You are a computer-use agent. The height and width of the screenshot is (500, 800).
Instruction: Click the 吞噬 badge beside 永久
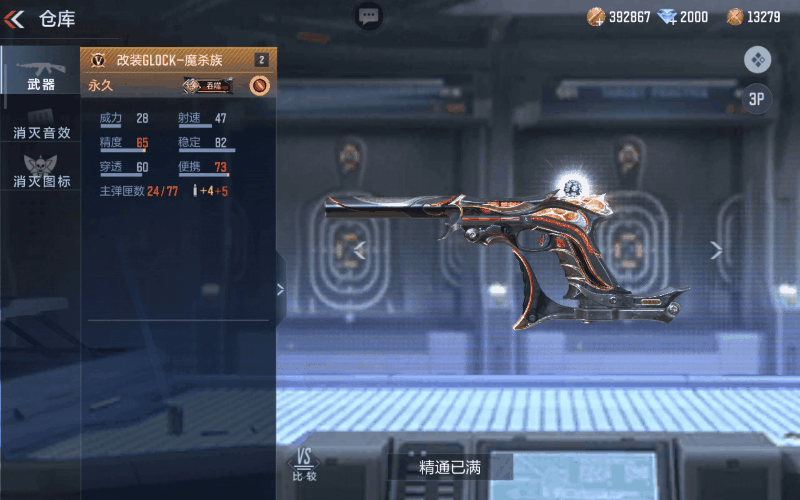click(x=208, y=86)
